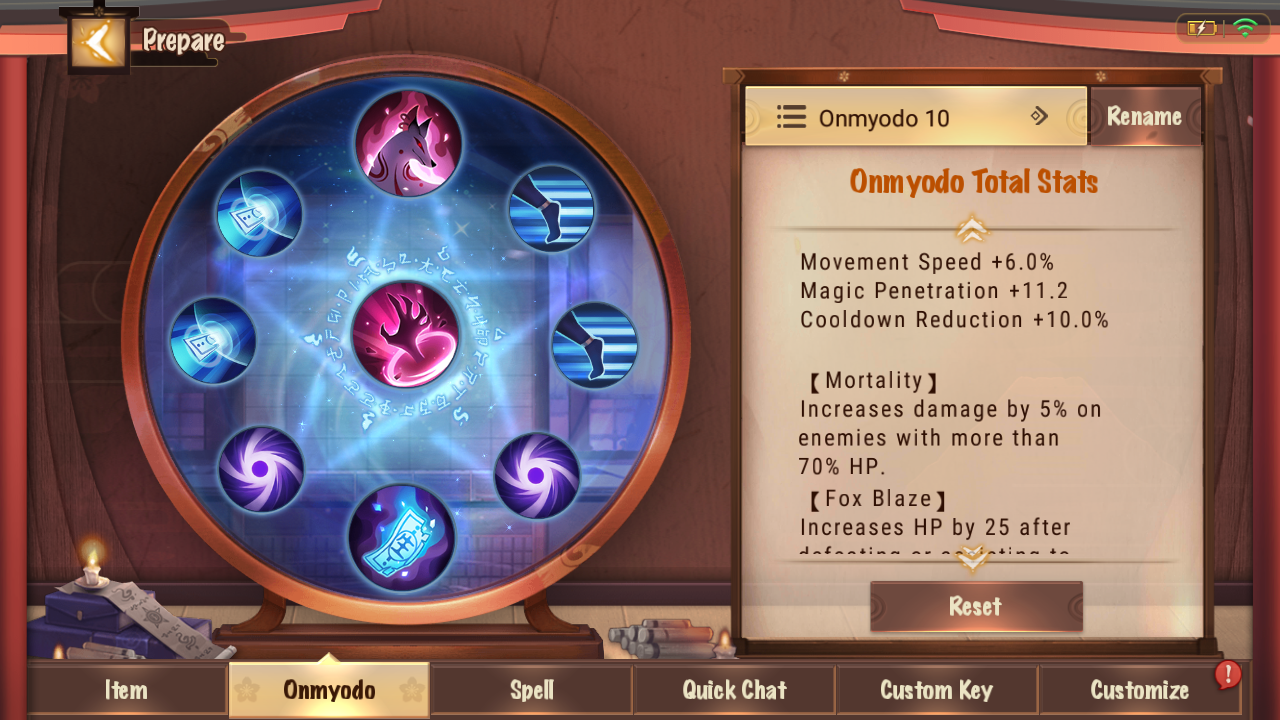The image size is (1280, 720).
Task: Click the downward chevron under the stats
Action: 972,561
